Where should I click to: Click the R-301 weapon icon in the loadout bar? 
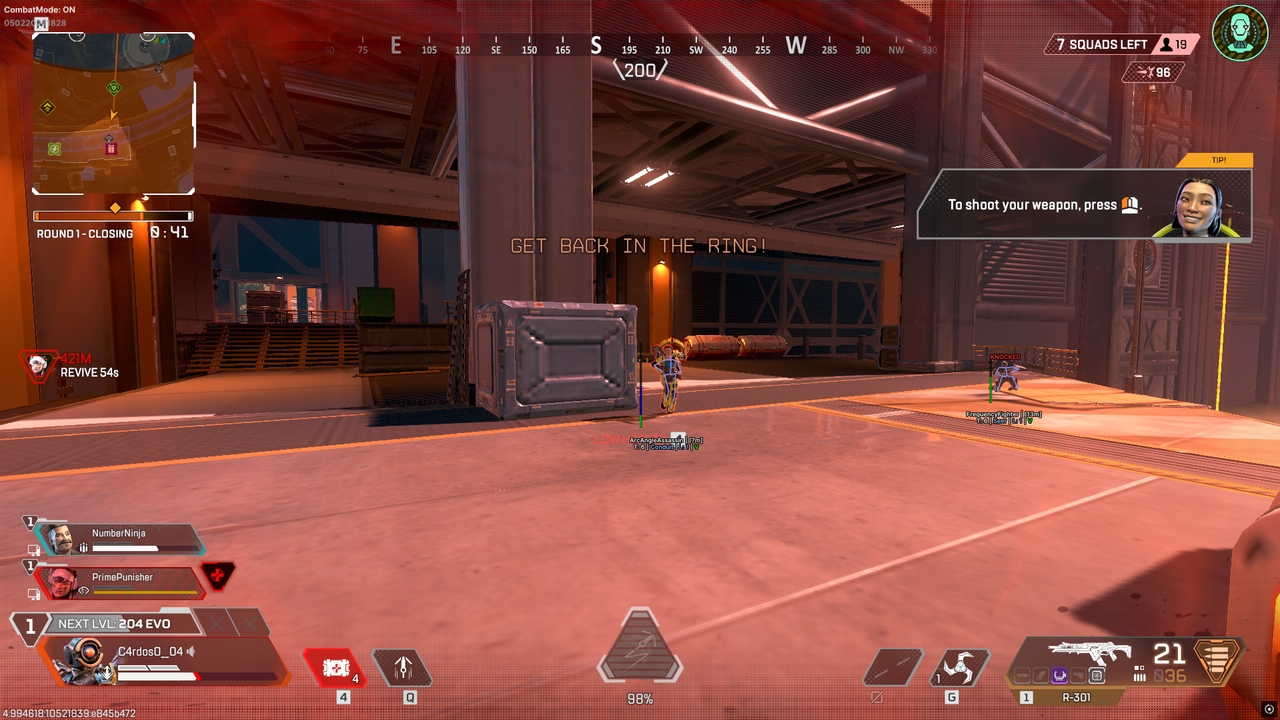coord(1090,652)
